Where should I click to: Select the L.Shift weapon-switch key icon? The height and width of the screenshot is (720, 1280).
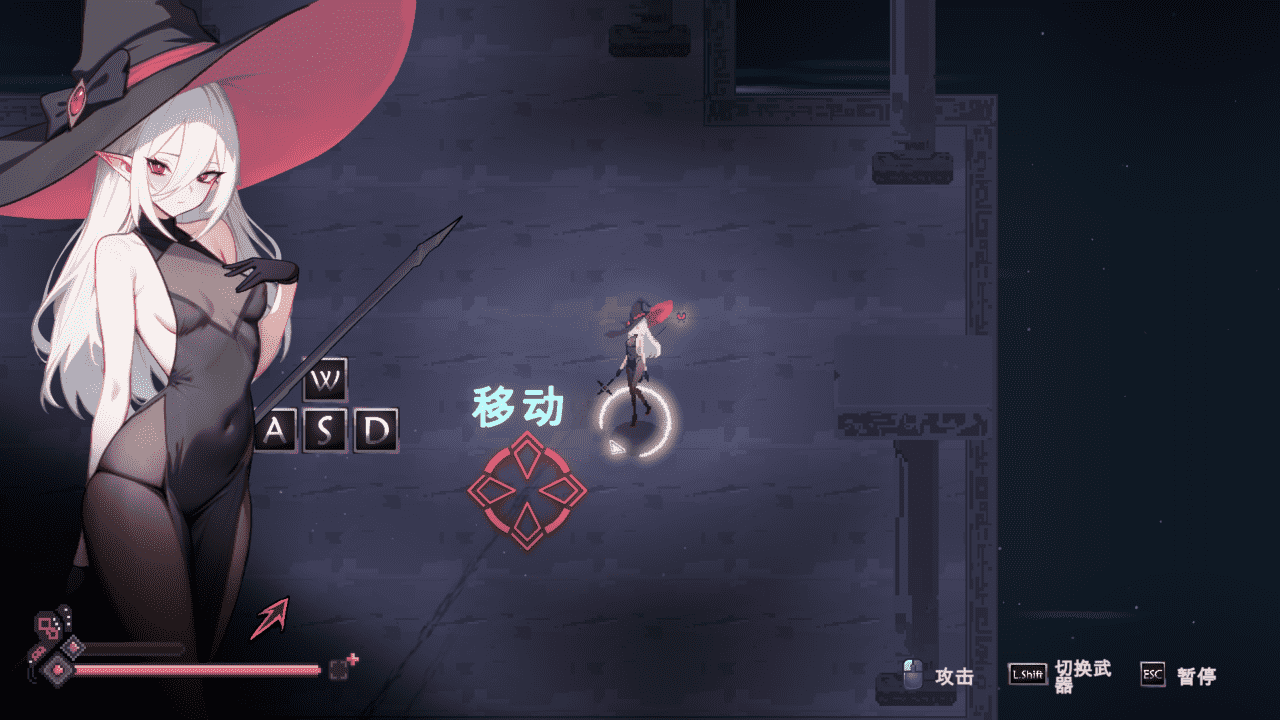[x=1026, y=674]
